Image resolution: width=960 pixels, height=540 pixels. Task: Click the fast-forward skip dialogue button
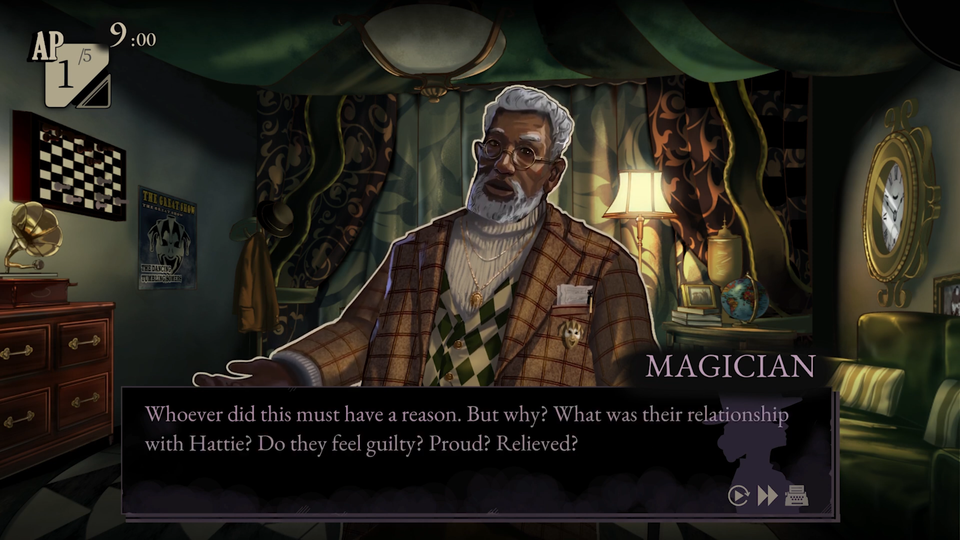768,496
